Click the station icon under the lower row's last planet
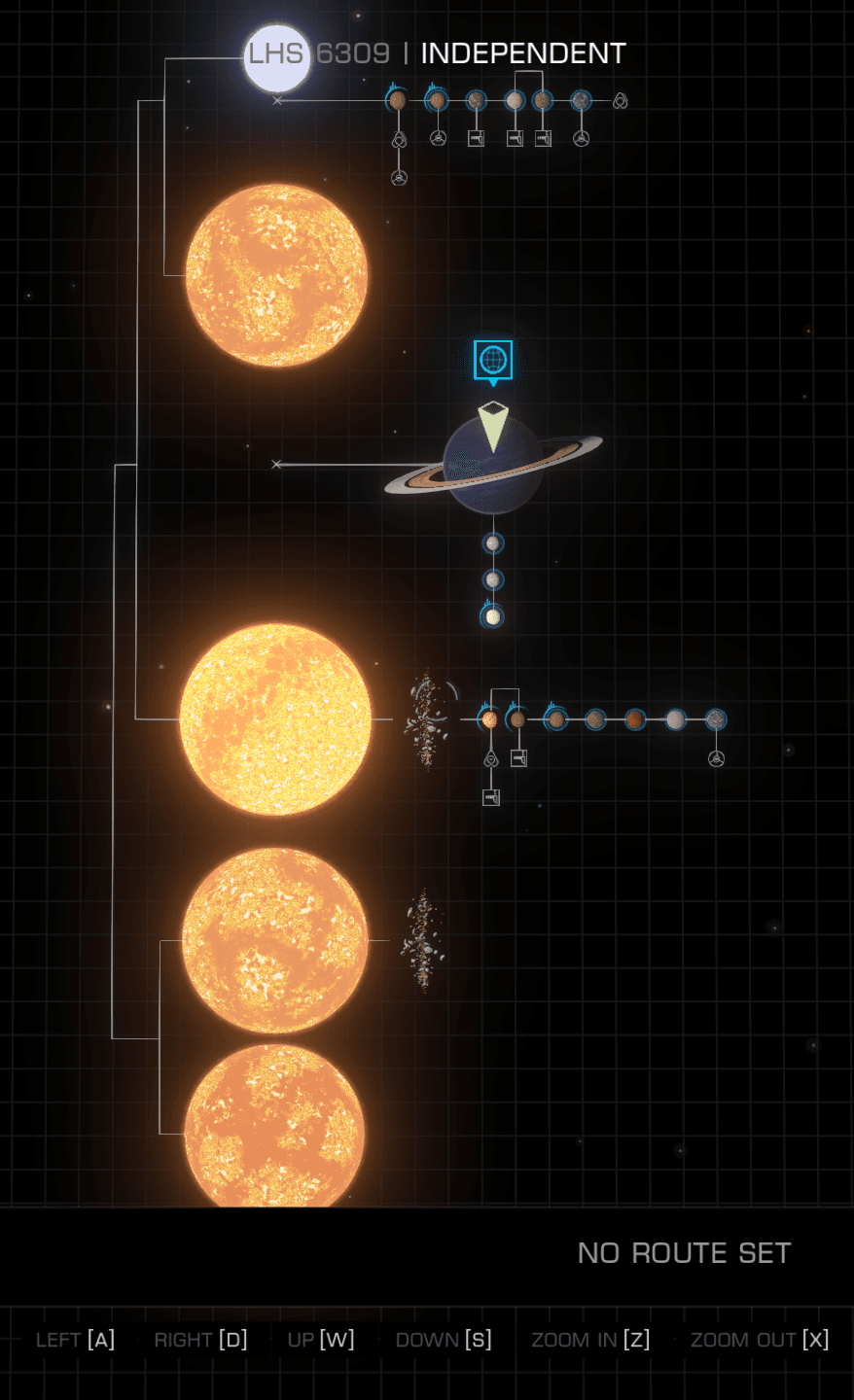 coord(716,758)
